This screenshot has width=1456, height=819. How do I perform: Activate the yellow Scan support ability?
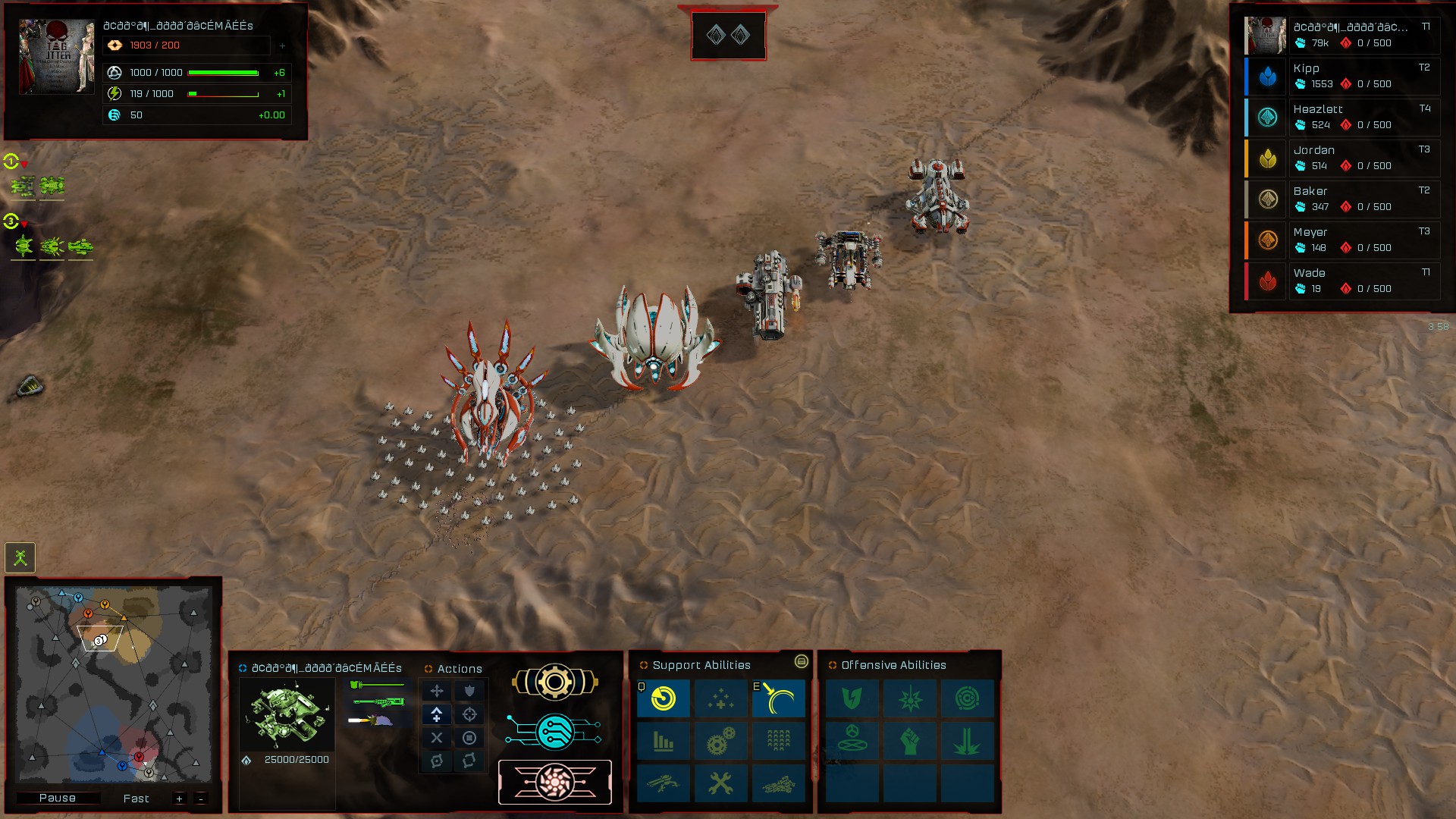(662, 698)
